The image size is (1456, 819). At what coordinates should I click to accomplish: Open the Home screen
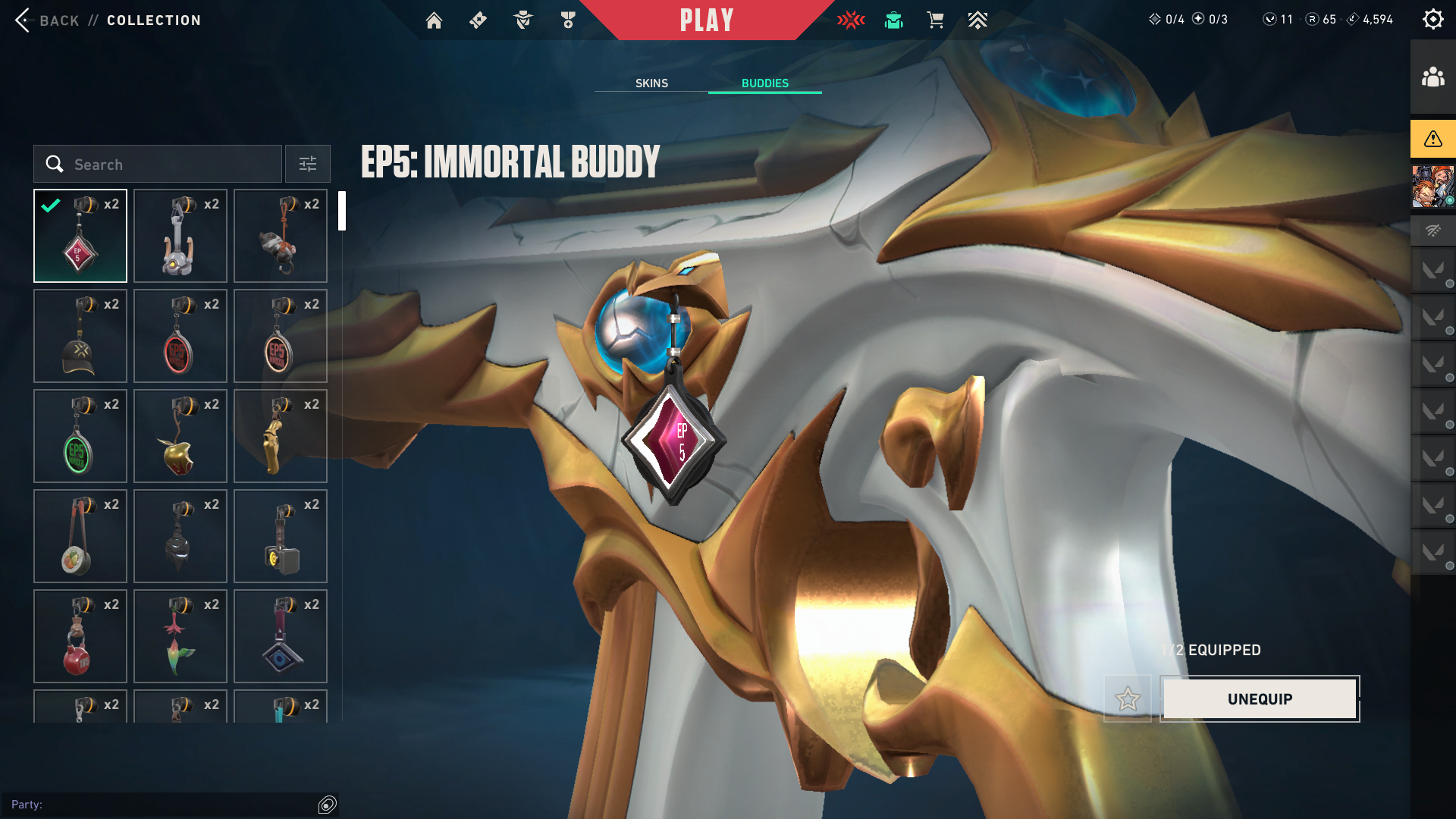coord(434,20)
